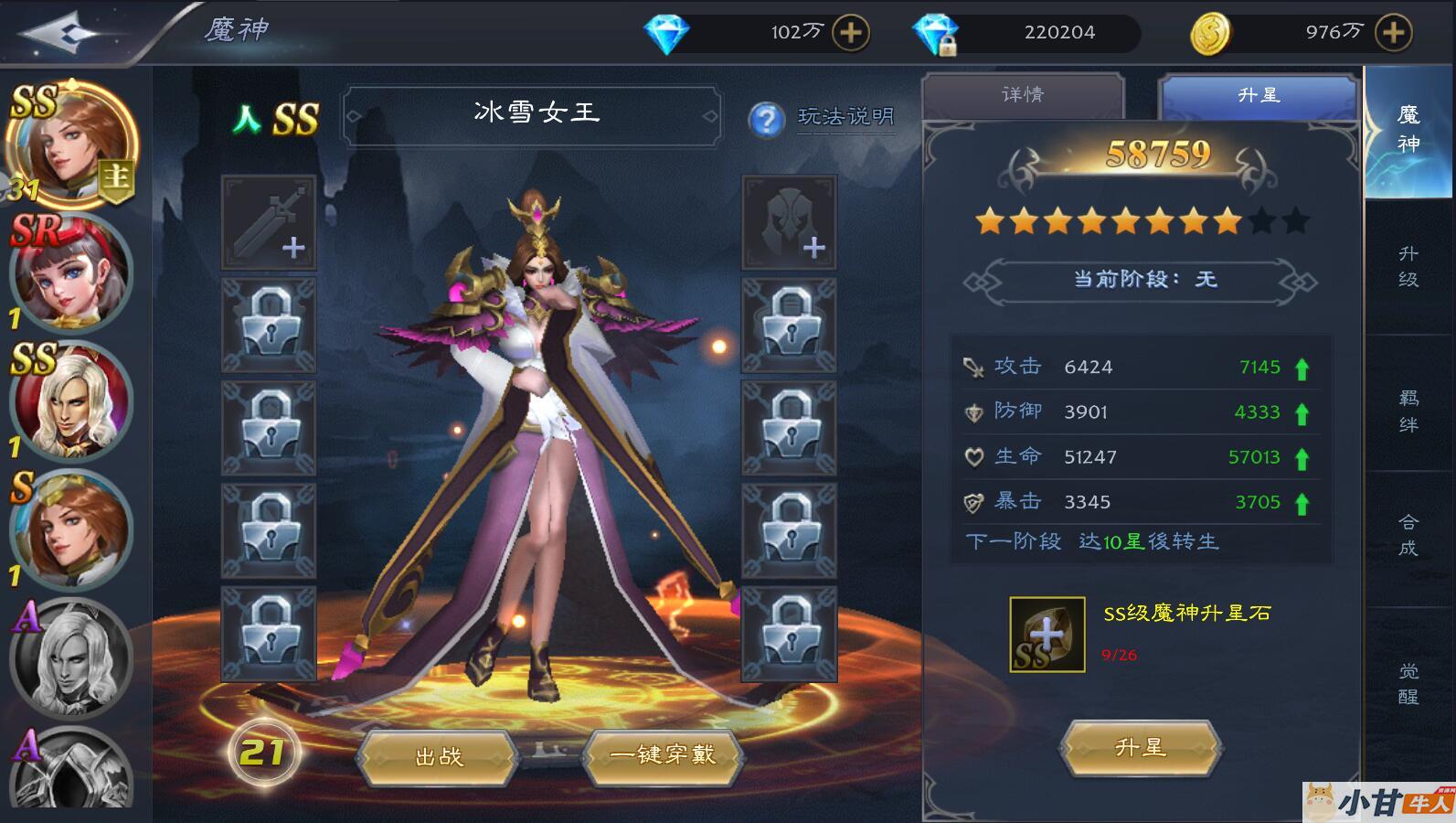
Task: Open the 羁绊 side menu
Action: 1408,411
